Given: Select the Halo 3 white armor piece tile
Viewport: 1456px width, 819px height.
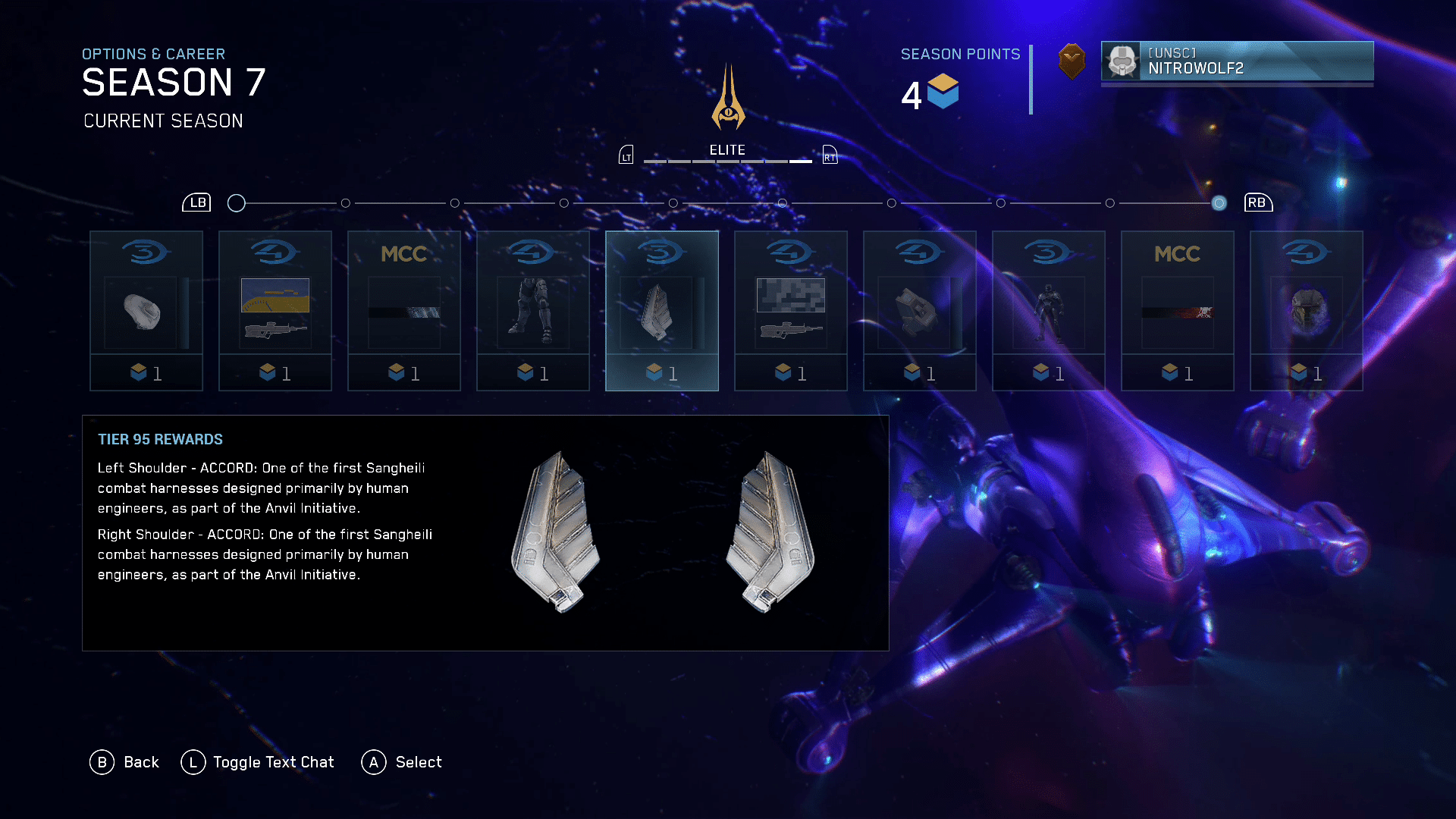Looking at the screenshot, I should [x=146, y=311].
